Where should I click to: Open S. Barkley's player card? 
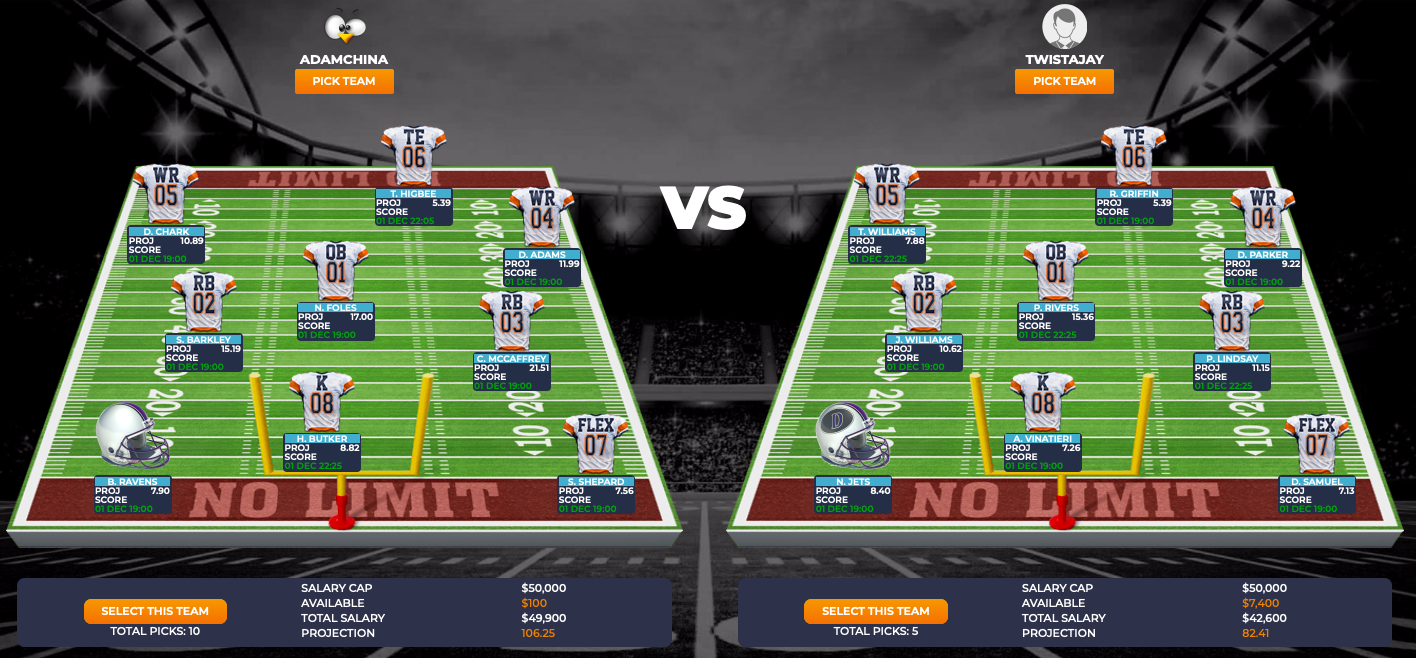coord(203,353)
